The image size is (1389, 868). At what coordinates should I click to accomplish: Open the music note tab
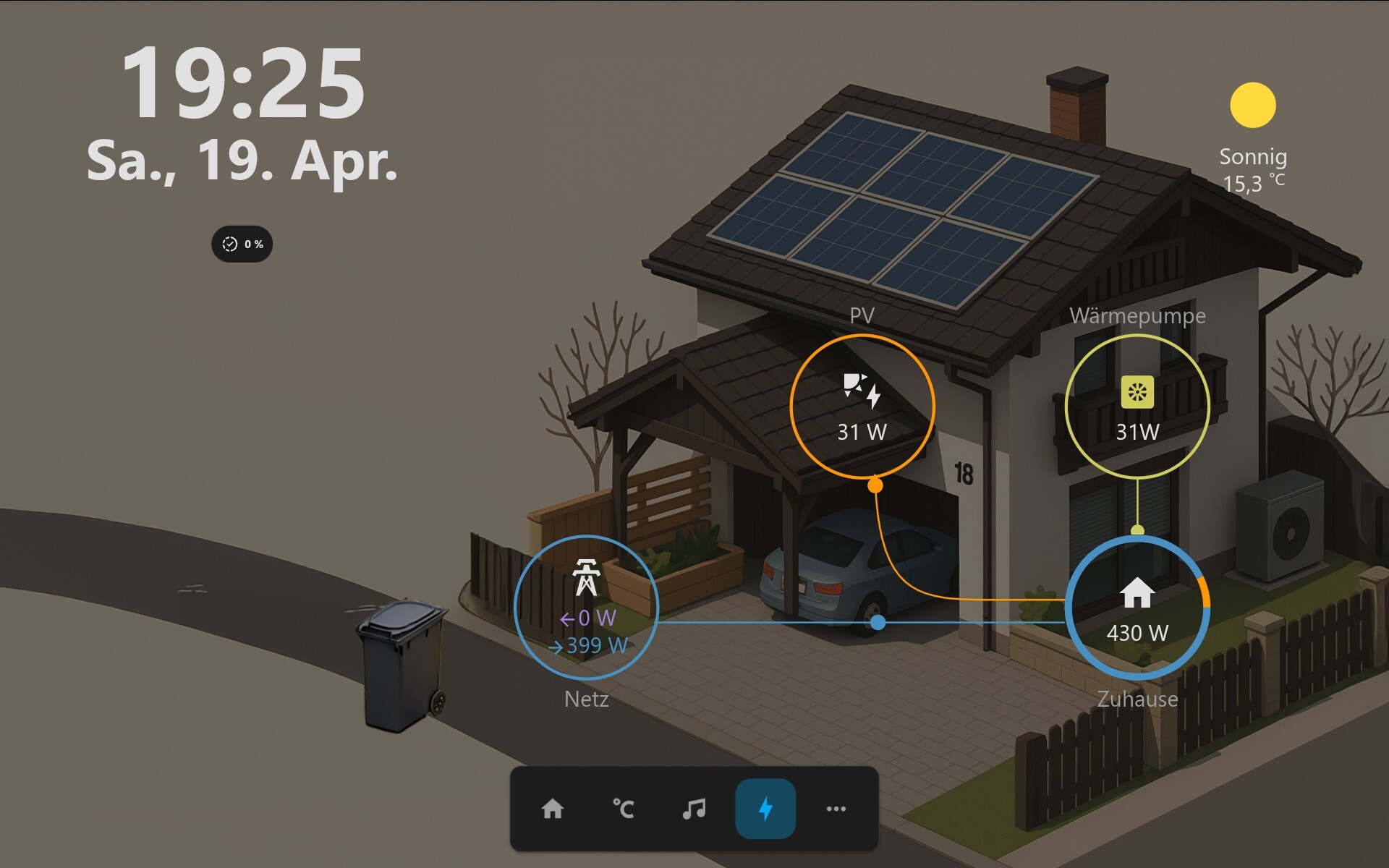point(694,809)
